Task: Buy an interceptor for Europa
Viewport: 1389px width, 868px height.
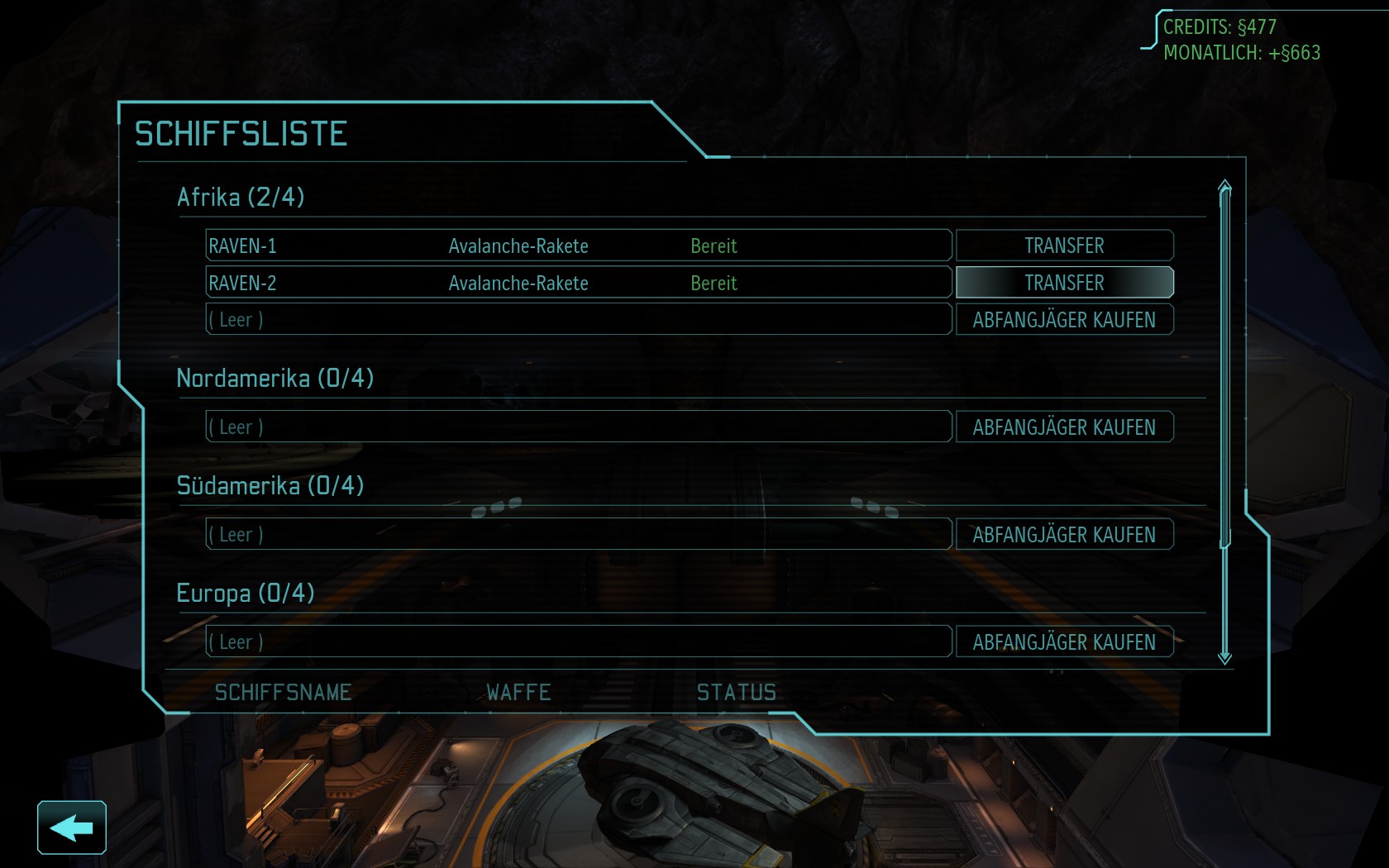Action: [1064, 642]
